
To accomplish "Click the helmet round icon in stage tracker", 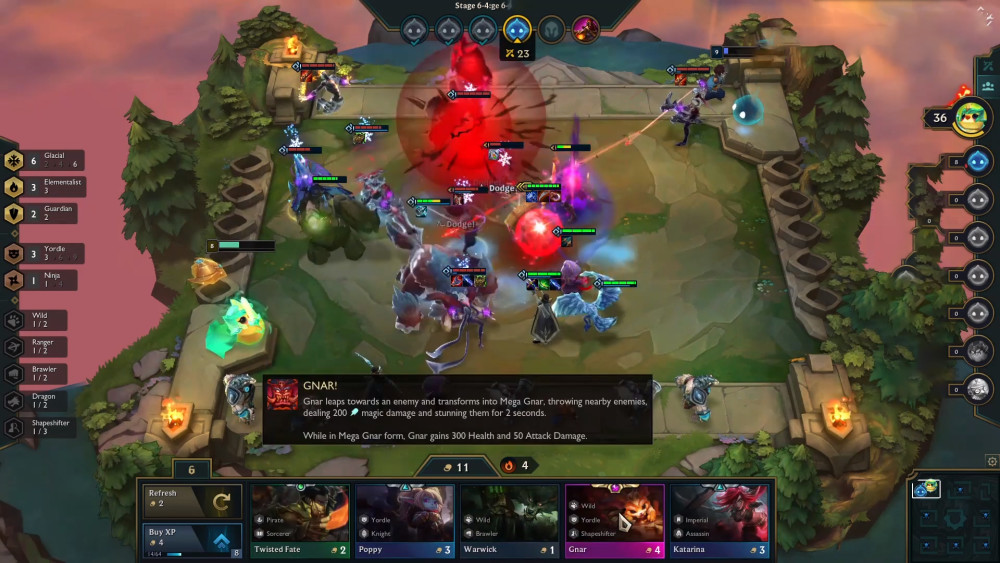I will [x=551, y=29].
